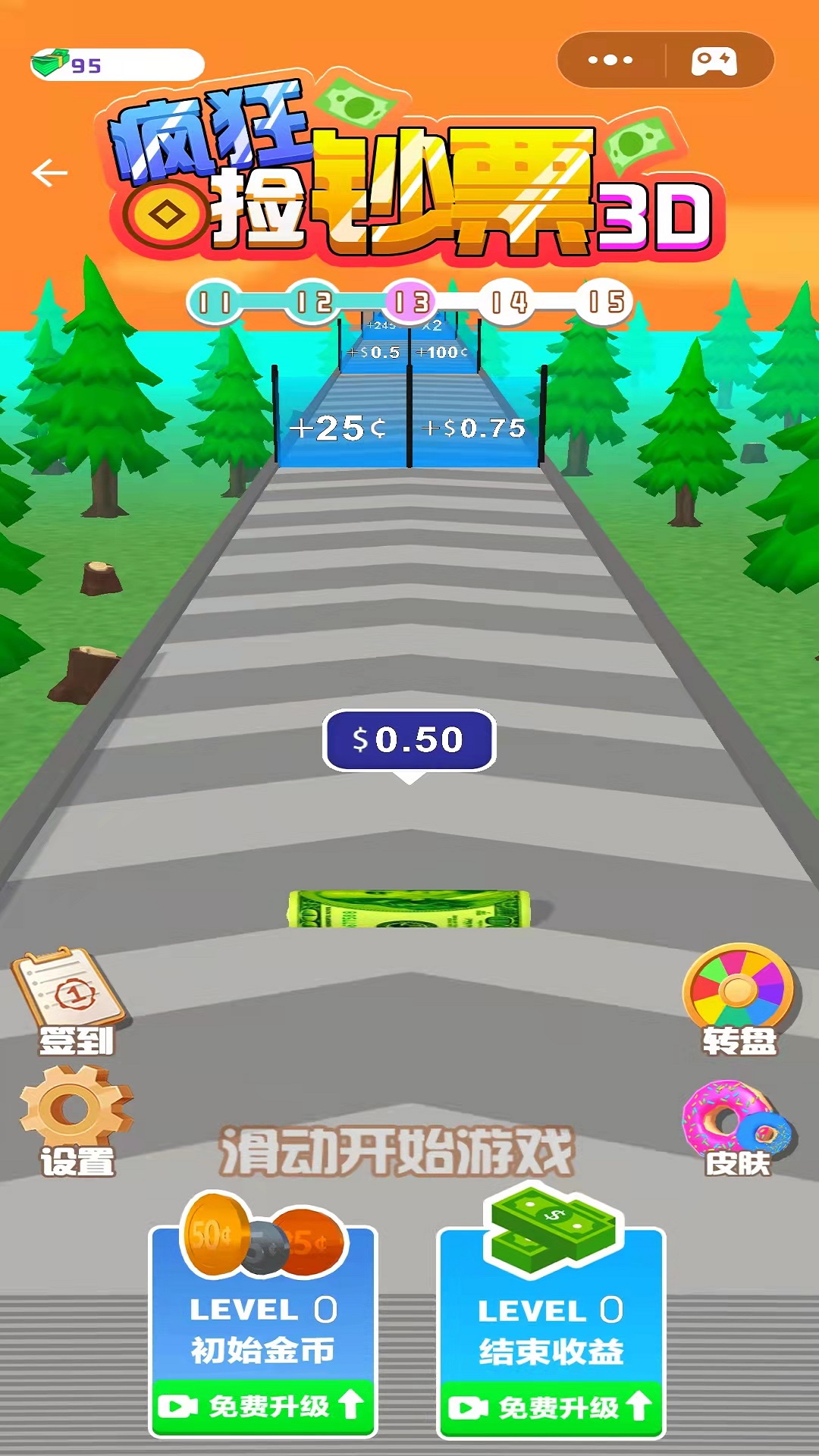Screen dimensions: 819x1456
Task: Upgrade 初始金币 starting coins for free
Action: pos(262,1407)
